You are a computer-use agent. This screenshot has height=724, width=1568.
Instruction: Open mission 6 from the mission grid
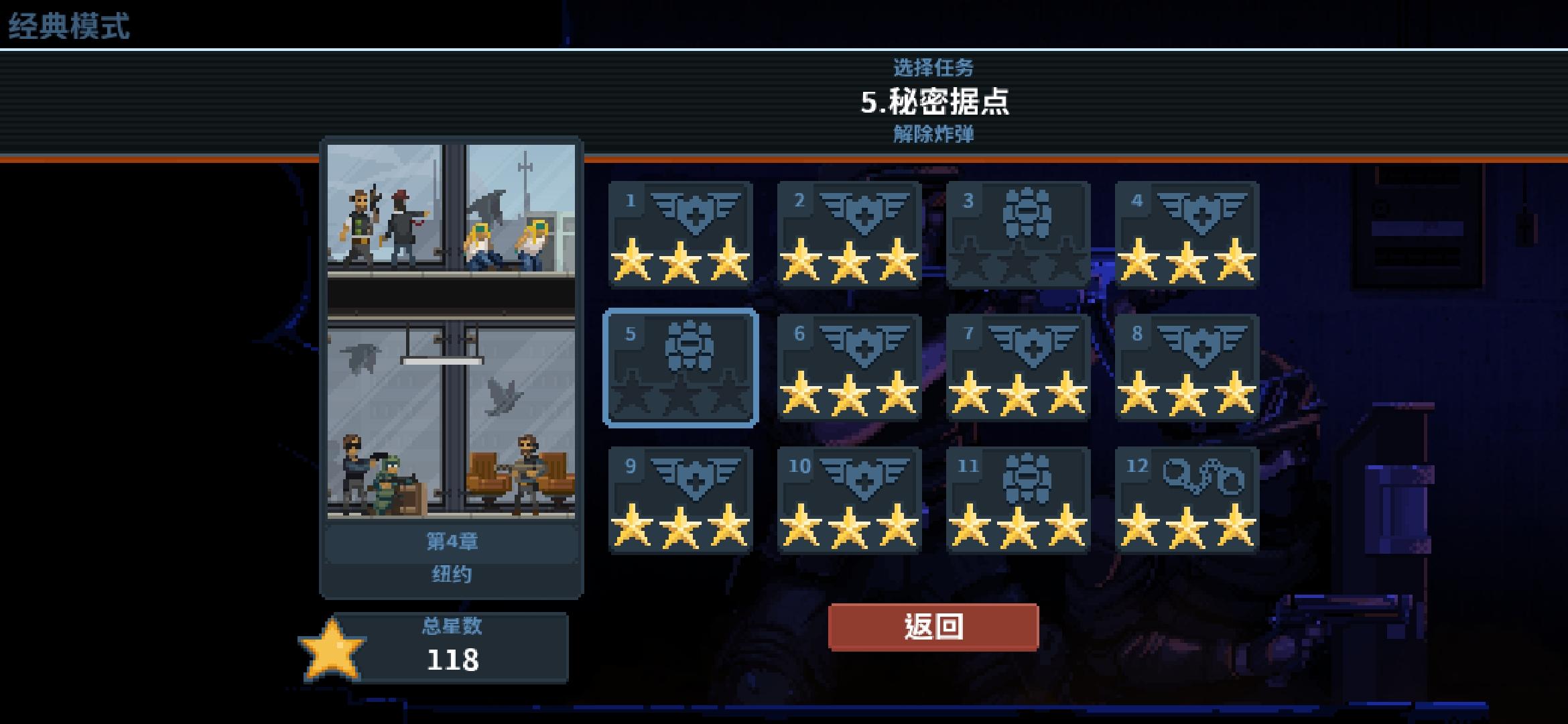click(x=851, y=365)
